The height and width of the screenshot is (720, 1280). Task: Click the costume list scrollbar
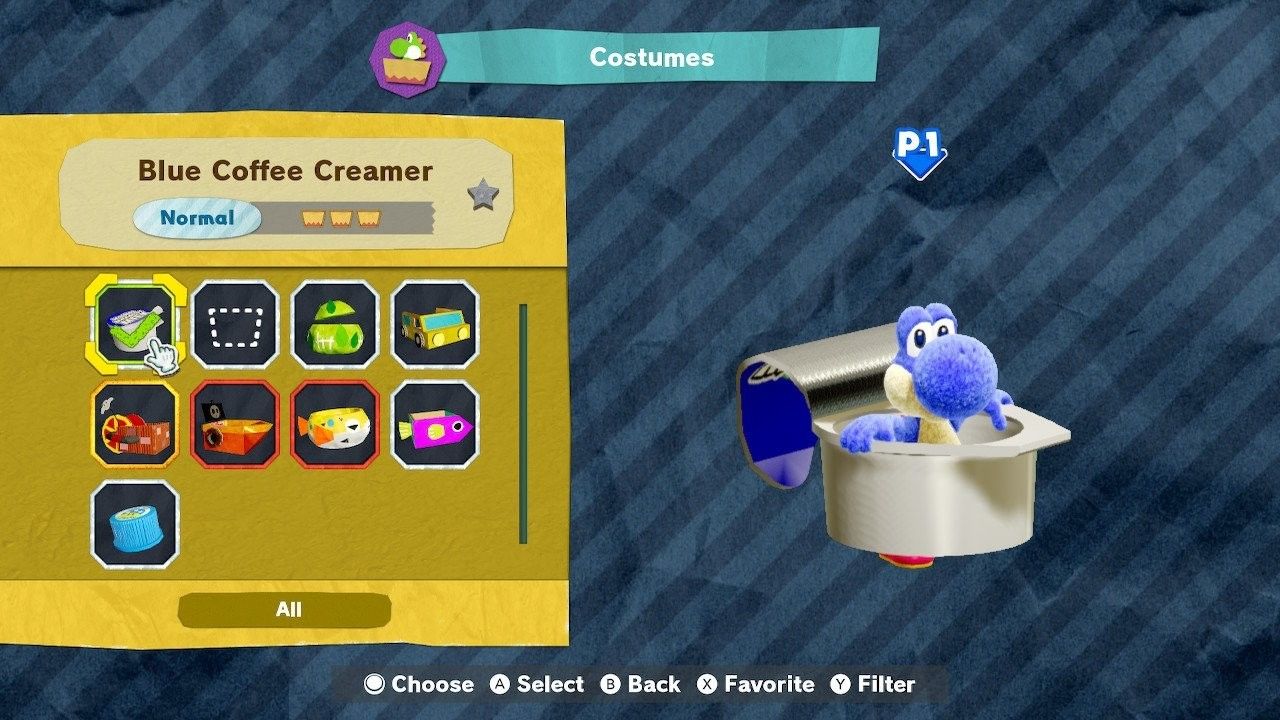coord(523,424)
